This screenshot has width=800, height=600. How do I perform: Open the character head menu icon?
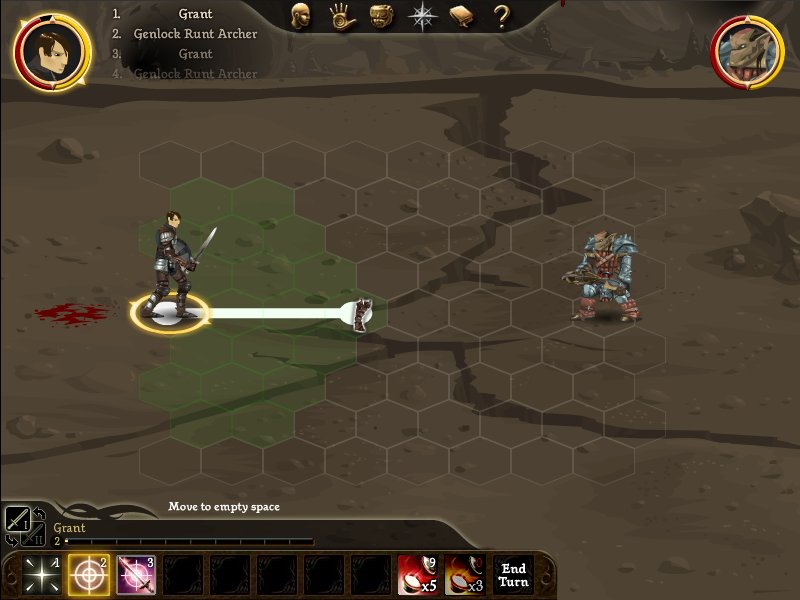pos(299,16)
